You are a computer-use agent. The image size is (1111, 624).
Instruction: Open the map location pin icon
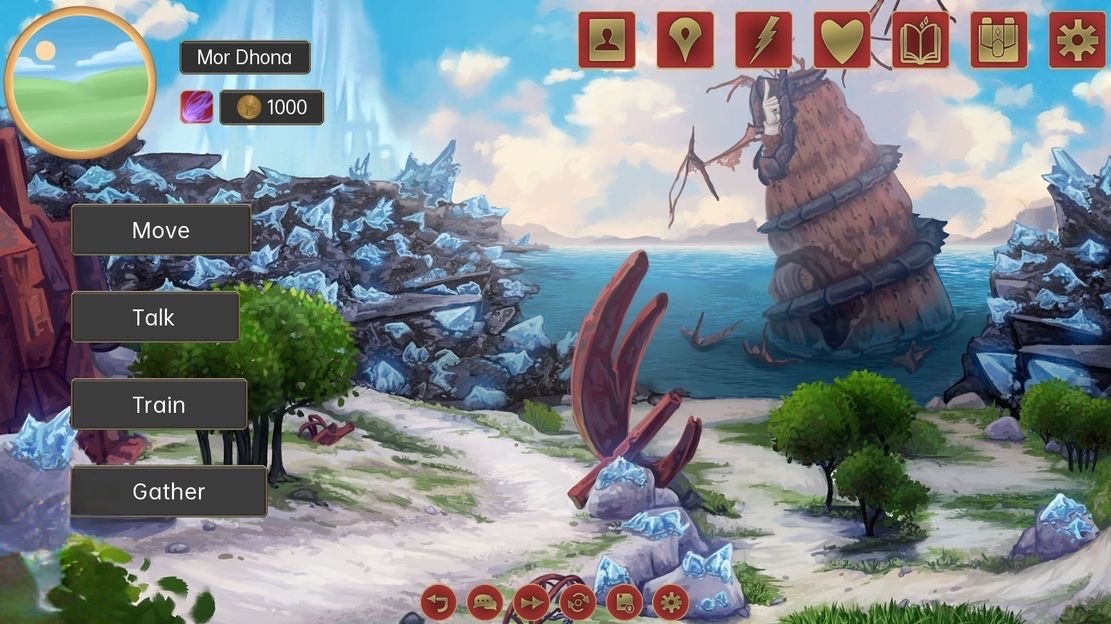685,40
